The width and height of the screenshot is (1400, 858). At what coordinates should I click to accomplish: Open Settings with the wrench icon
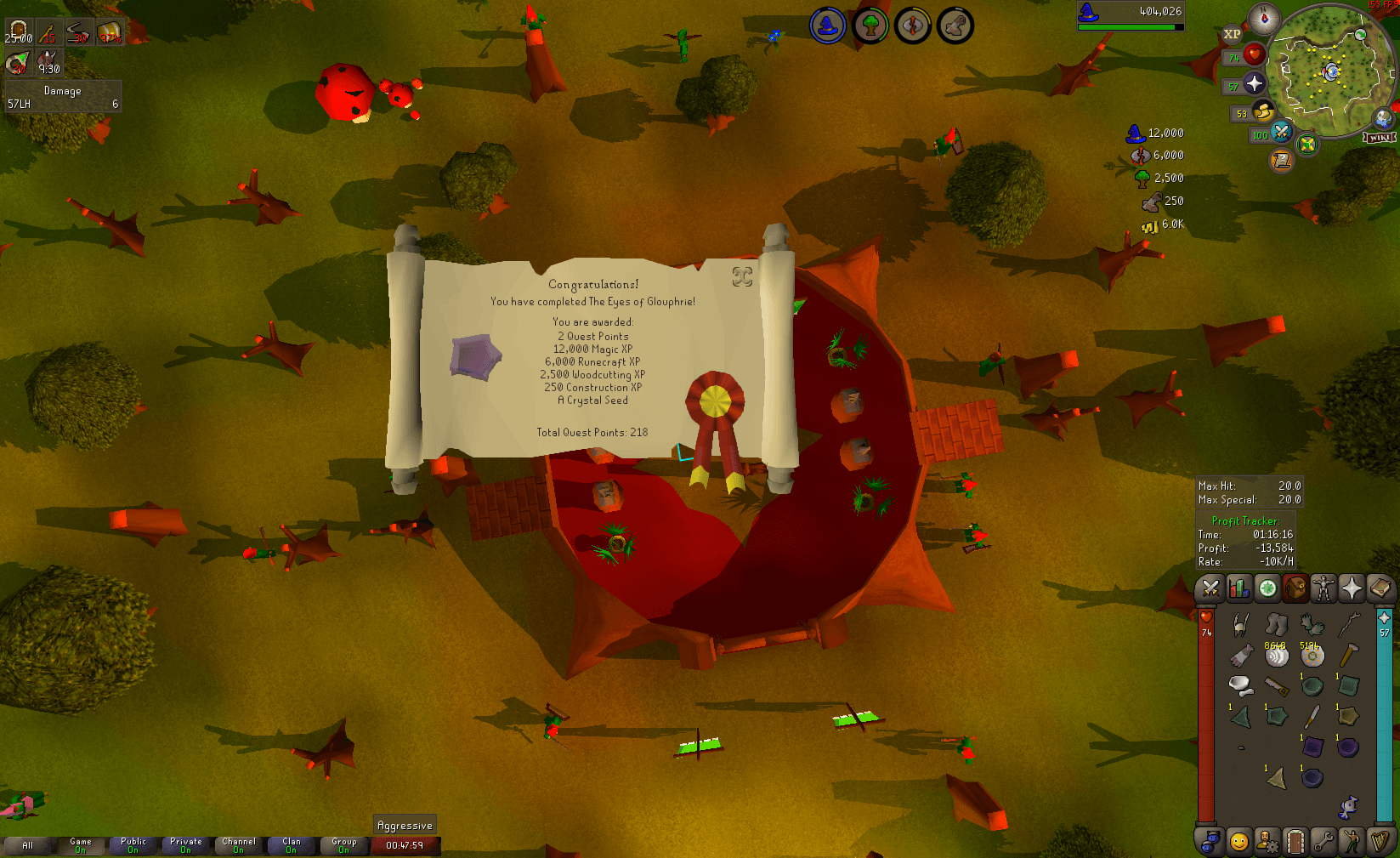(x=1323, y=843)
